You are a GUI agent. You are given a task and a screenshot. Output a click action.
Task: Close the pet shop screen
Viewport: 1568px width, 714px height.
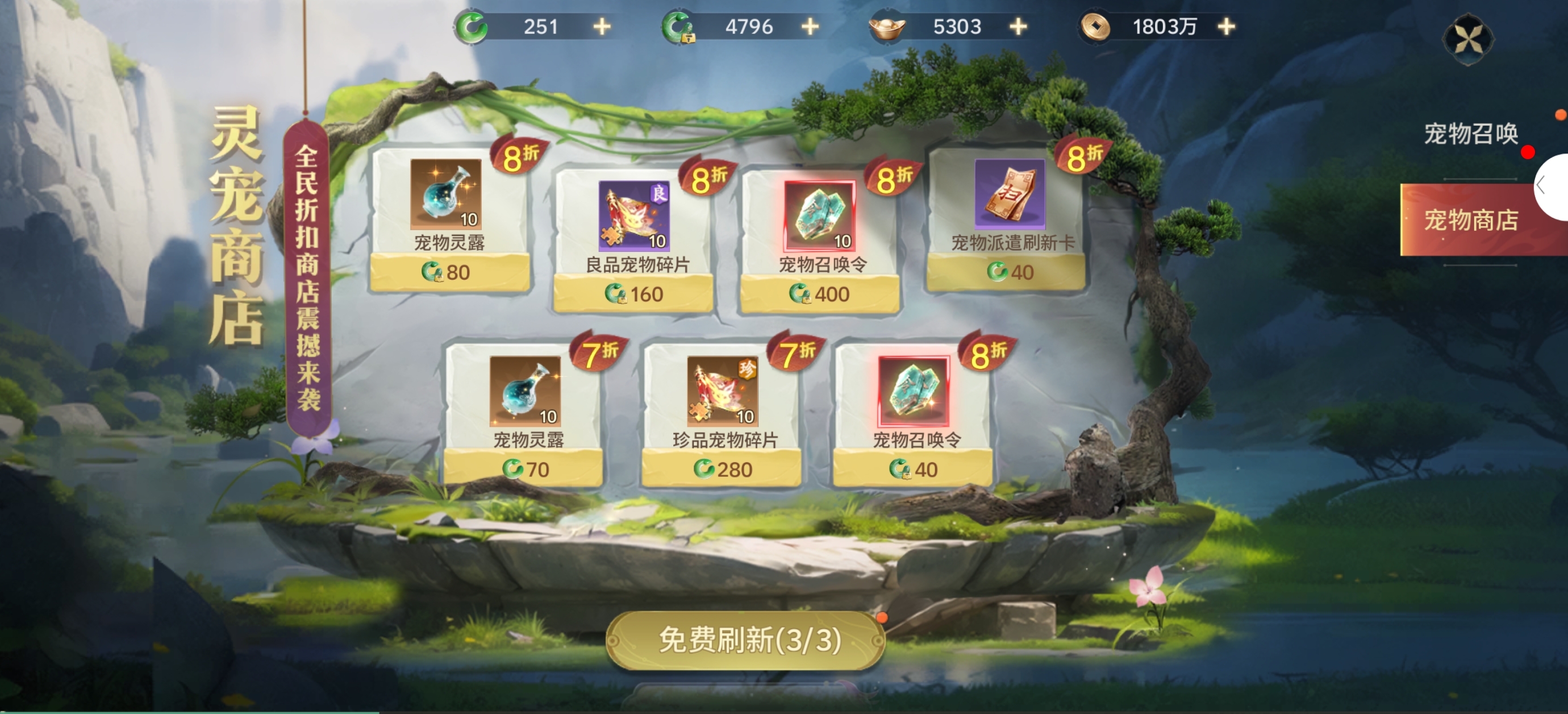pos(1467,40)
